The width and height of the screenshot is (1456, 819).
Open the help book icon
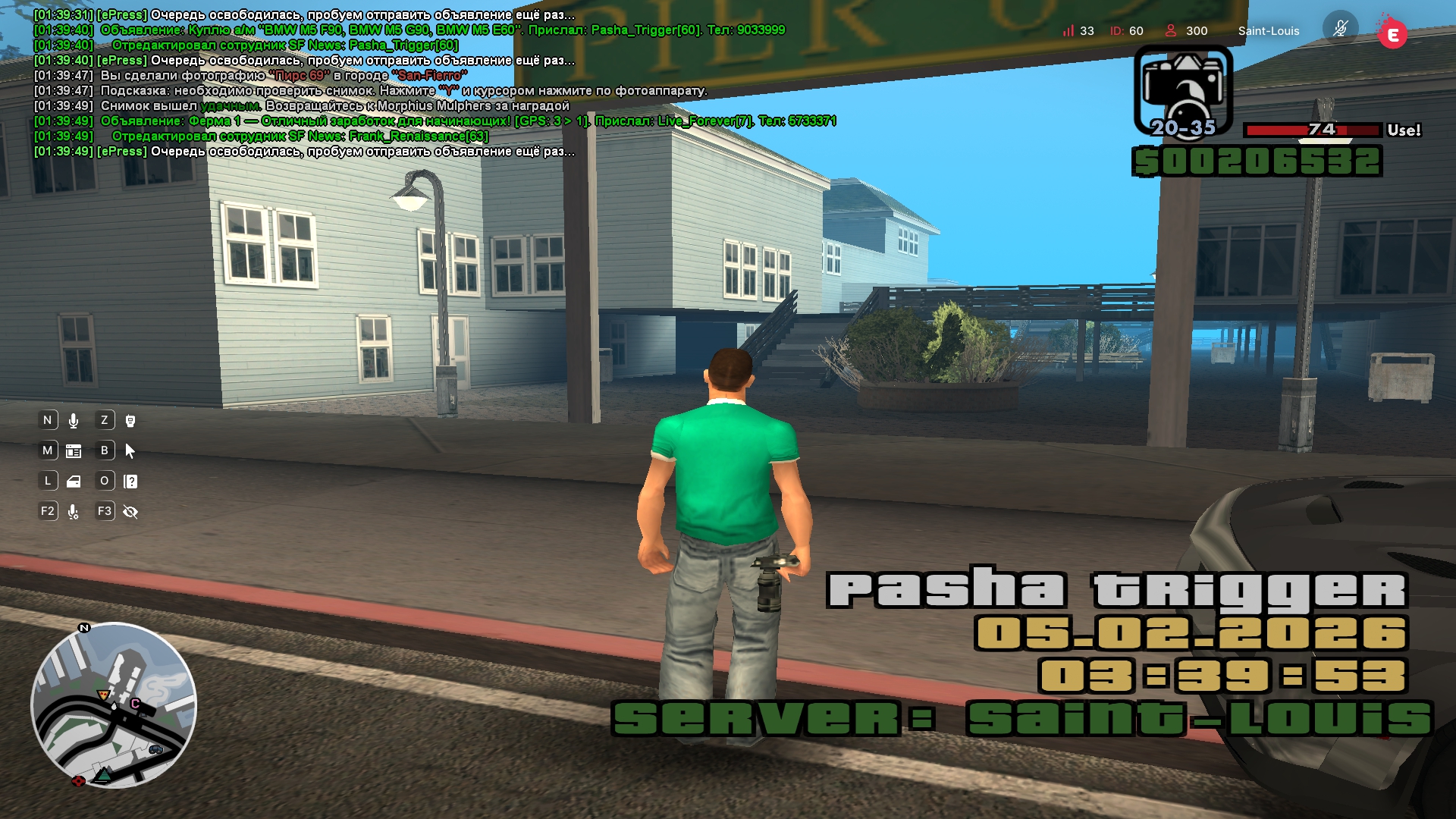(x=130, y=482)
